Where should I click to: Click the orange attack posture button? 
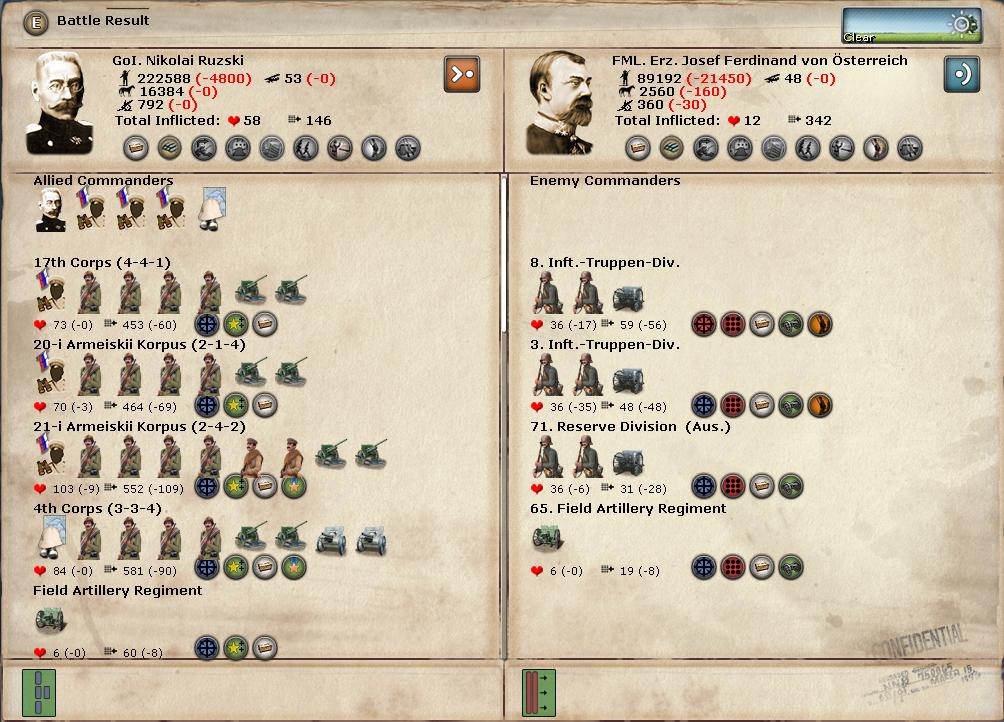(x=461, y=73)
